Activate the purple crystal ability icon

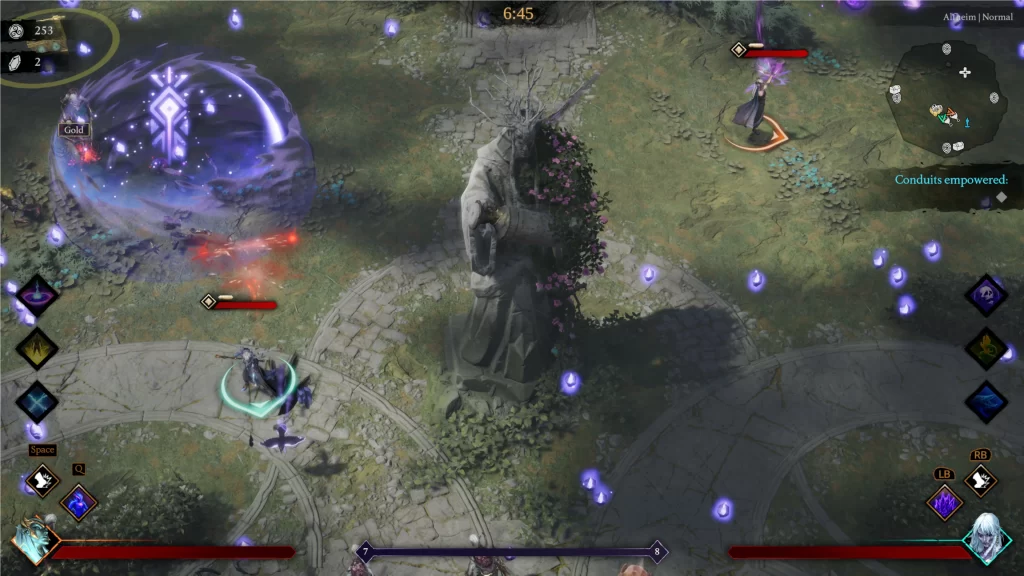tap(944, 502)
